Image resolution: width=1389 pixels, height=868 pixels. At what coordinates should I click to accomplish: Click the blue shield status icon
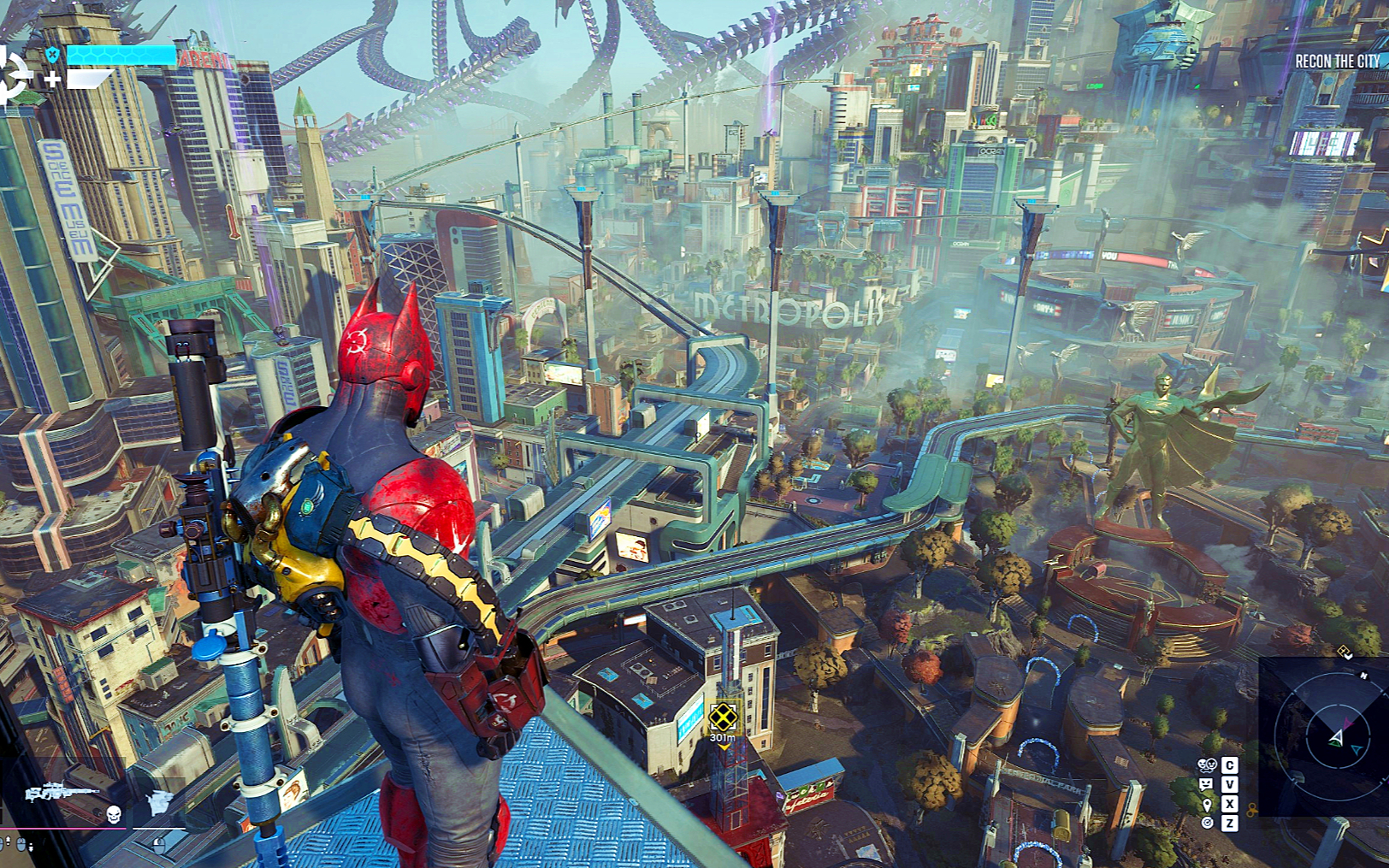click(53, 56)
